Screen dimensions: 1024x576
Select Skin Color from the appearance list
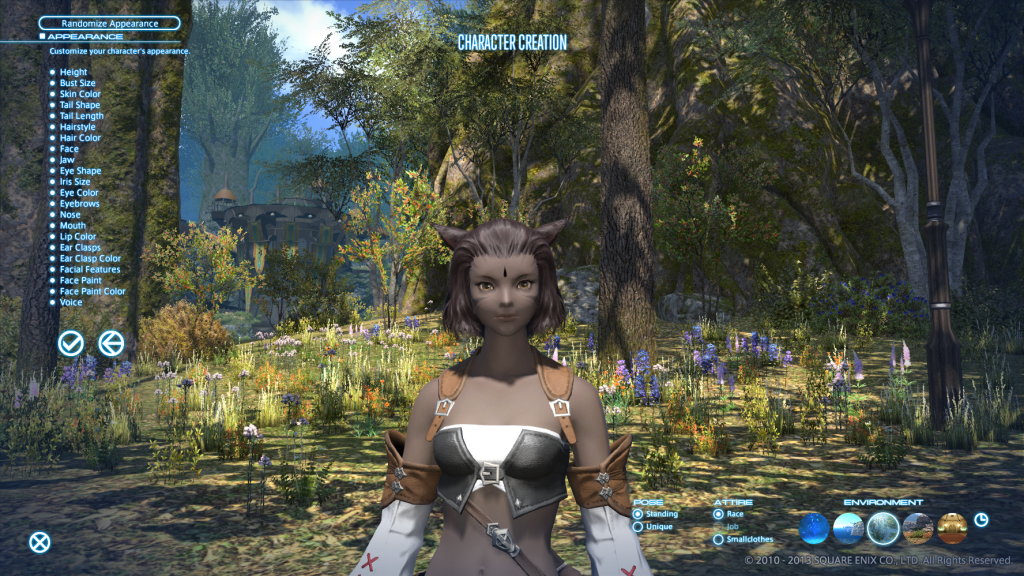tap(80, 94)
